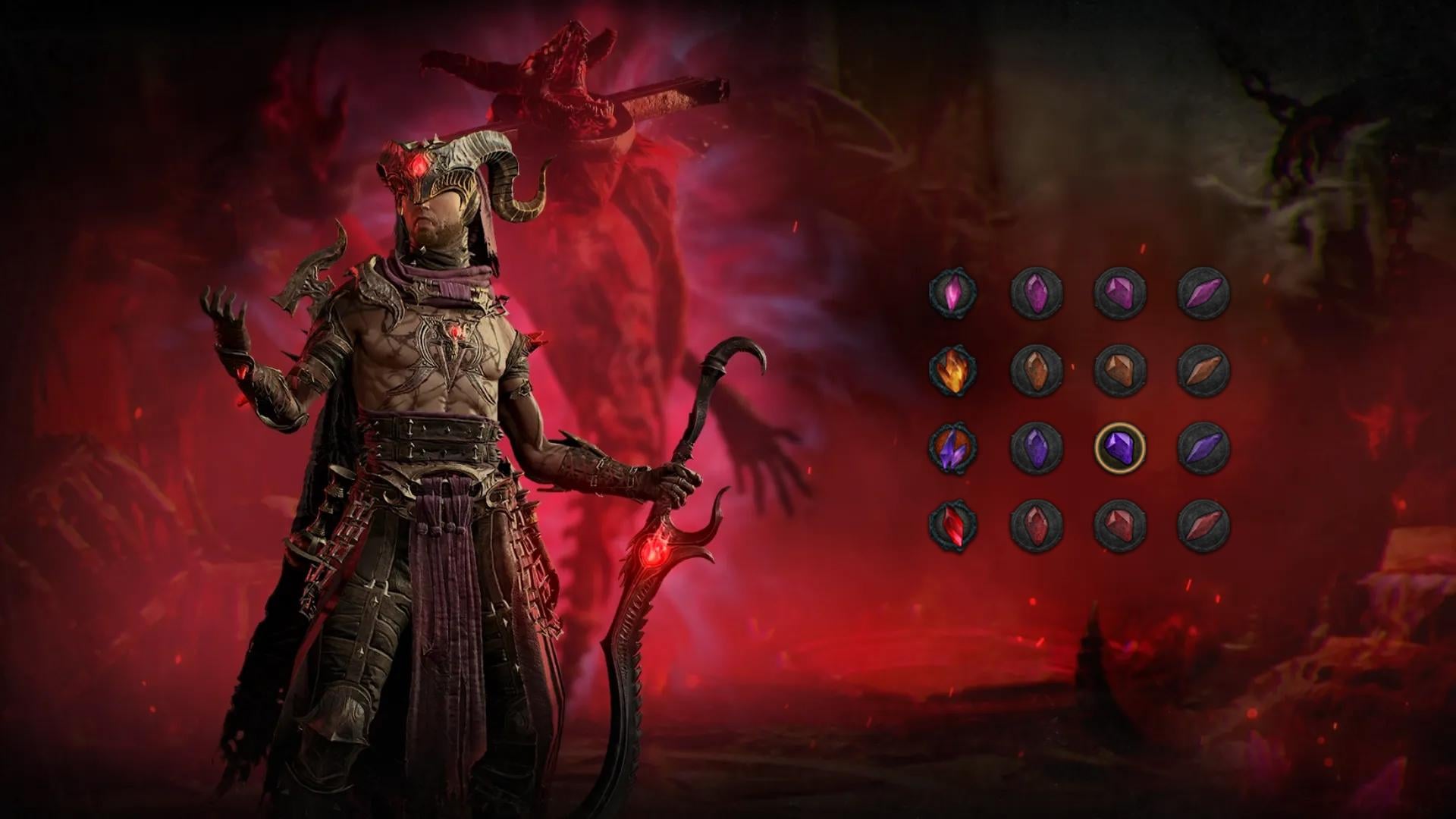Choose the upright orange-brown pointed gem
The width and height of the screenshot is (1456, 819).
(x=1037, y=371)
